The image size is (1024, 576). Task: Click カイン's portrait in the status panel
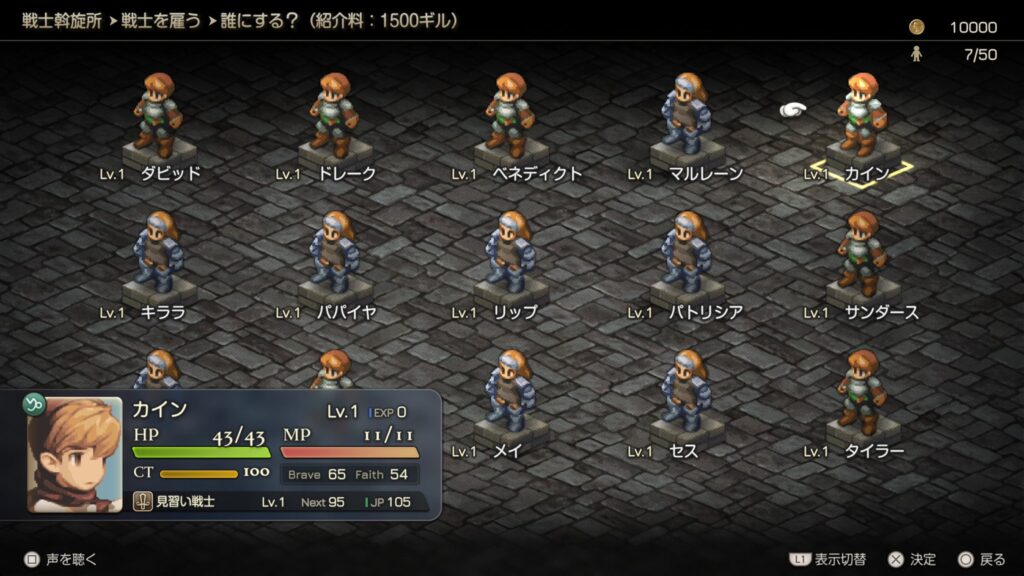click(x=75, y=454)
